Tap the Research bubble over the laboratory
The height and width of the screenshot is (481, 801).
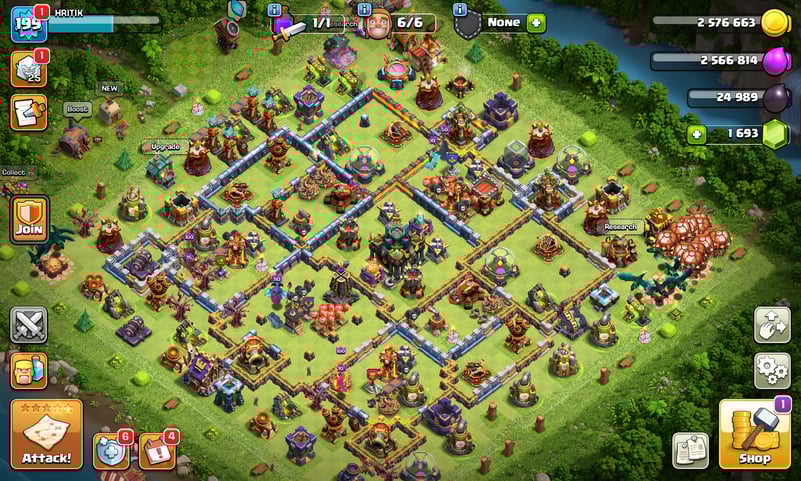coord(621,227)
